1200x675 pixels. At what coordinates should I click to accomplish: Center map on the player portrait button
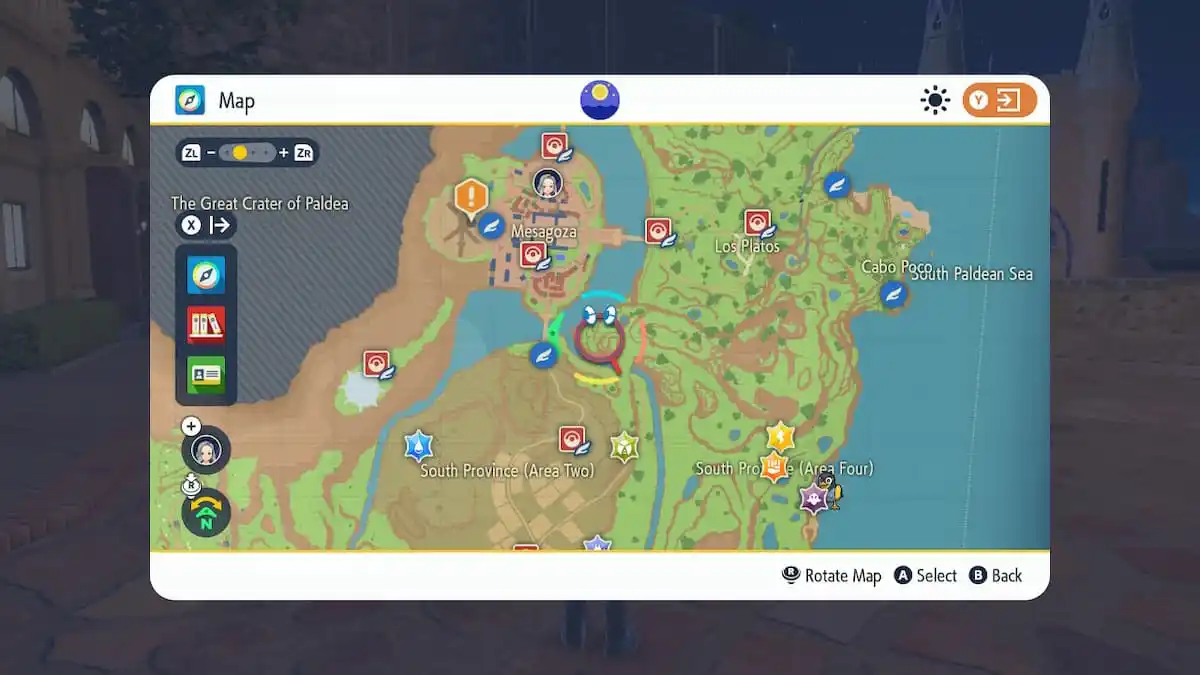(x=206, y=450)
